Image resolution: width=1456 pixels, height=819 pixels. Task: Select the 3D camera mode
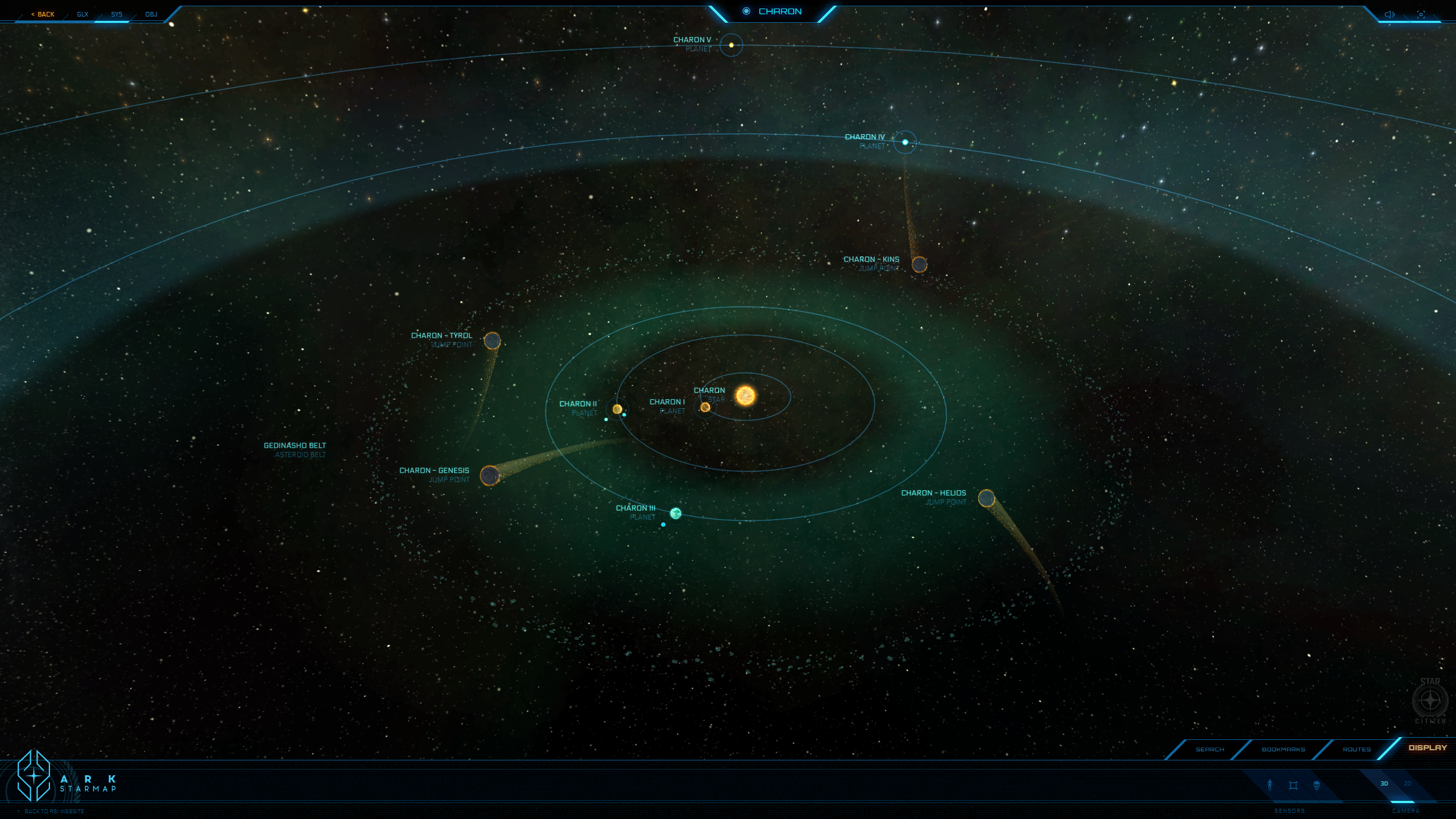[x=1384, y=784]
